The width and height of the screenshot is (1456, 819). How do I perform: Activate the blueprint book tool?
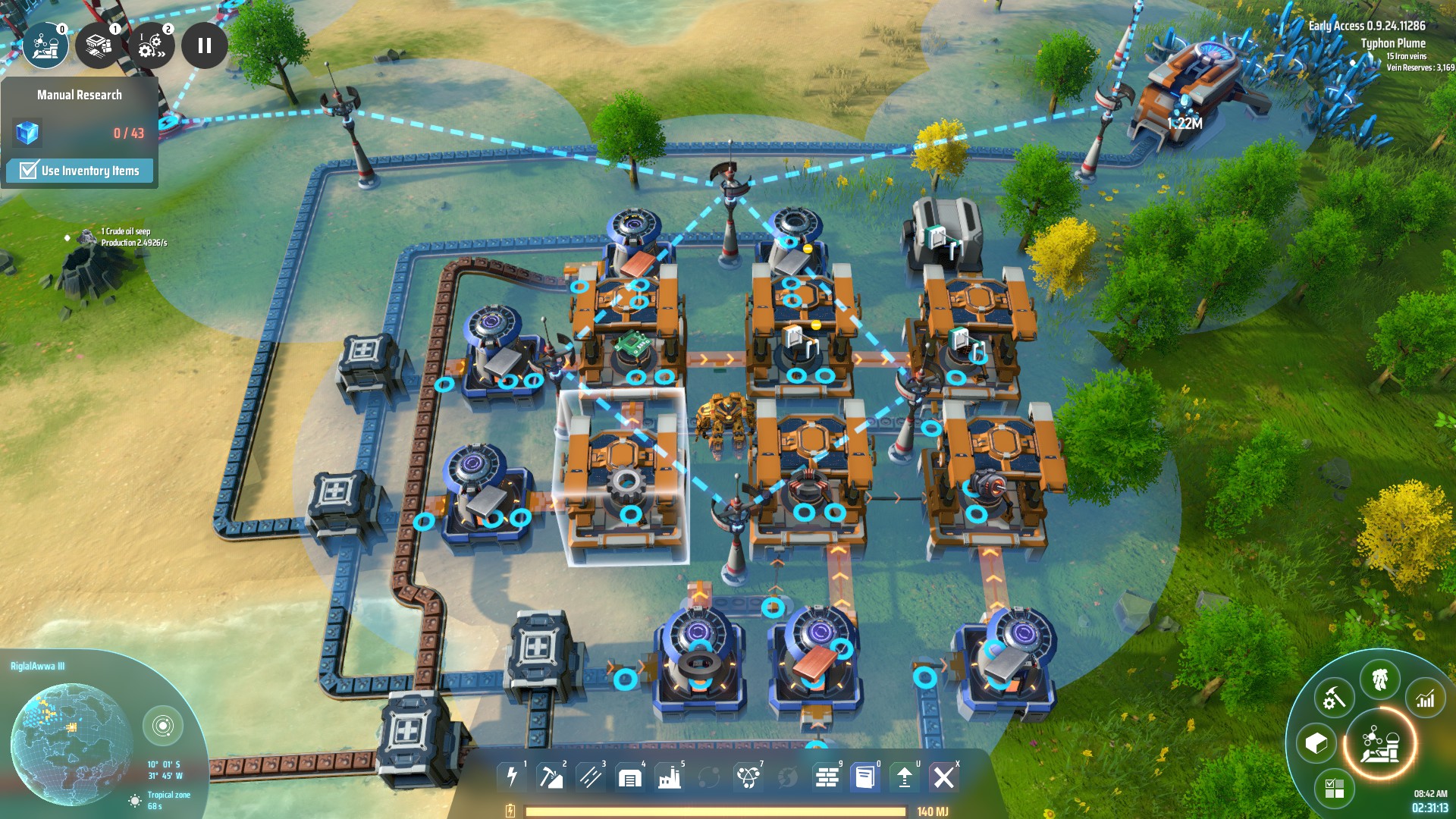865,777
